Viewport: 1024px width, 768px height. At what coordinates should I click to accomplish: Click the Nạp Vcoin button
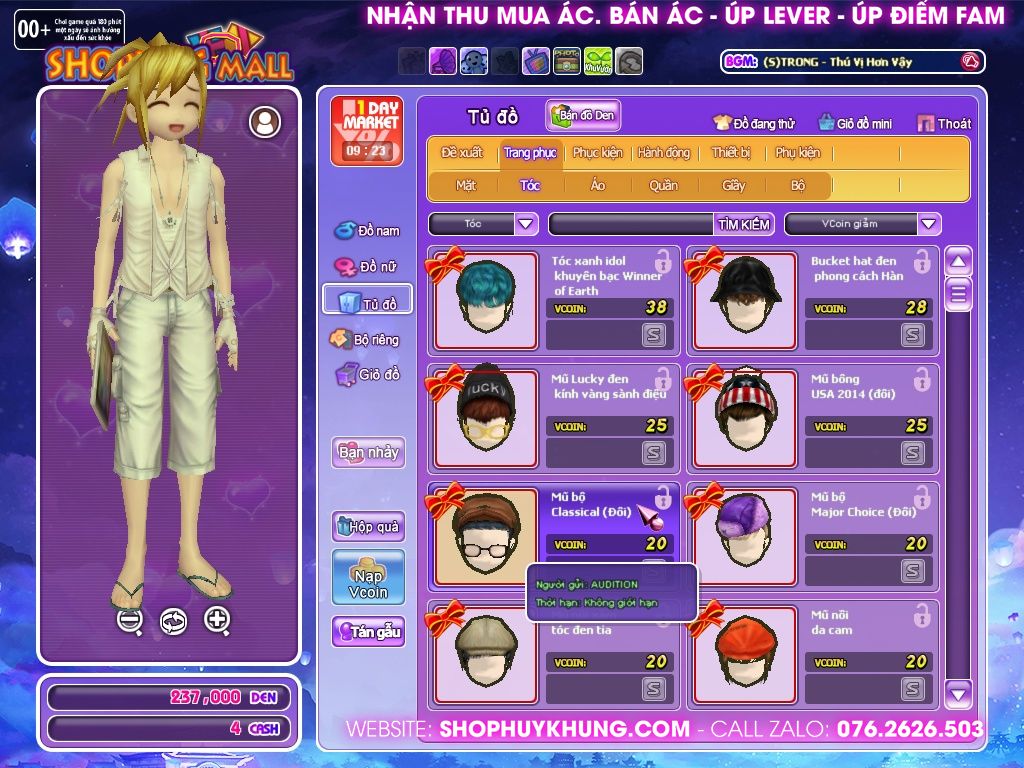tap(368, 577)
